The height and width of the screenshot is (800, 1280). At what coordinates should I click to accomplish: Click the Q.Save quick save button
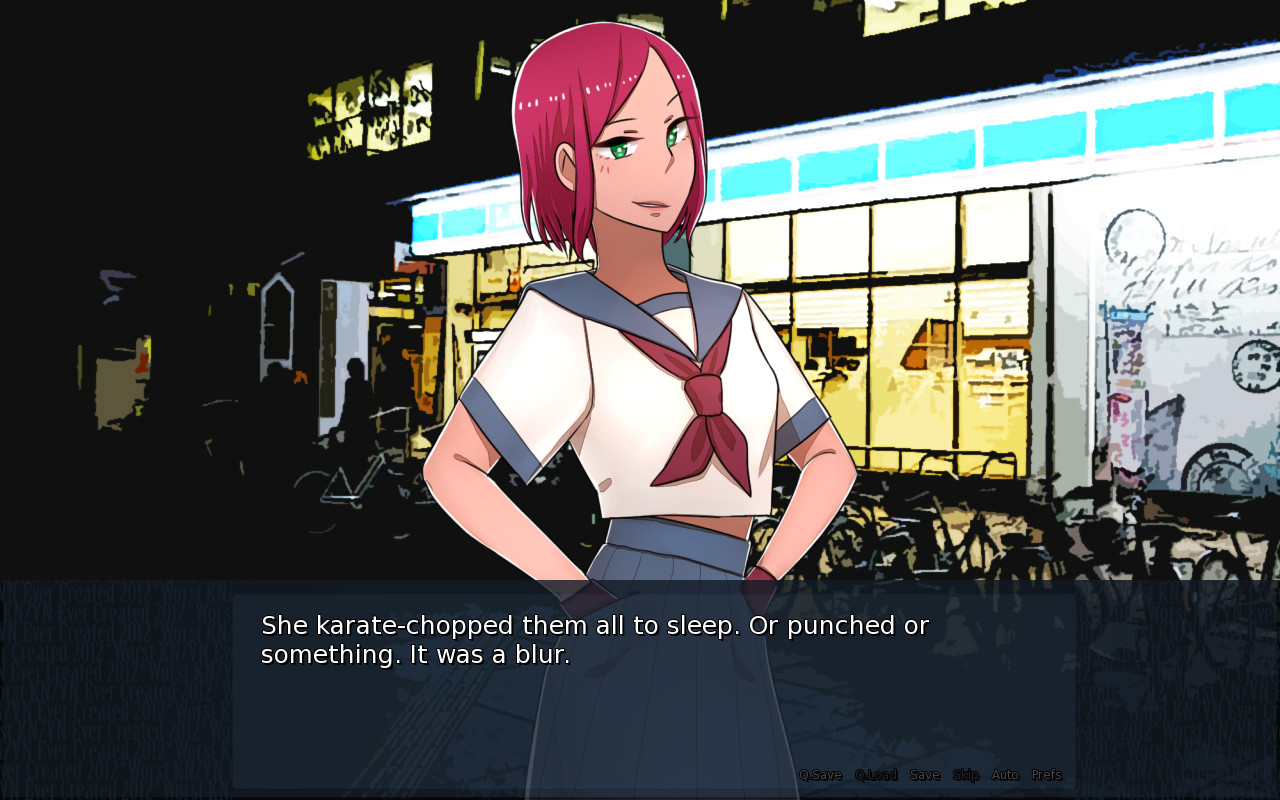(819, 774)
